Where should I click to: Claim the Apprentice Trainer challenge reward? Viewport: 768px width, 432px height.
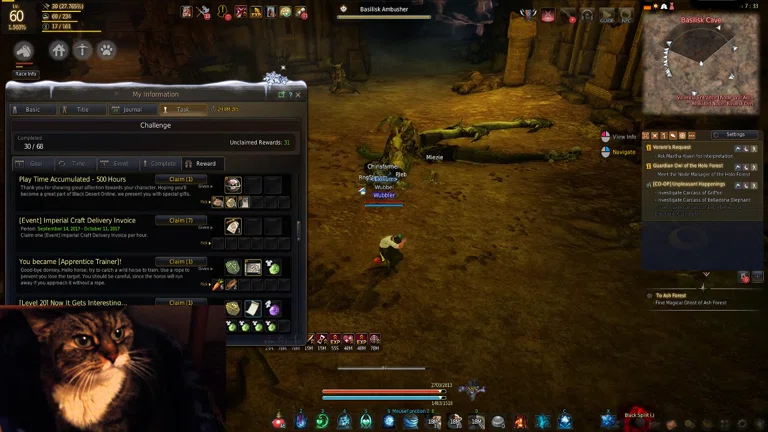[x=181, y=262]
